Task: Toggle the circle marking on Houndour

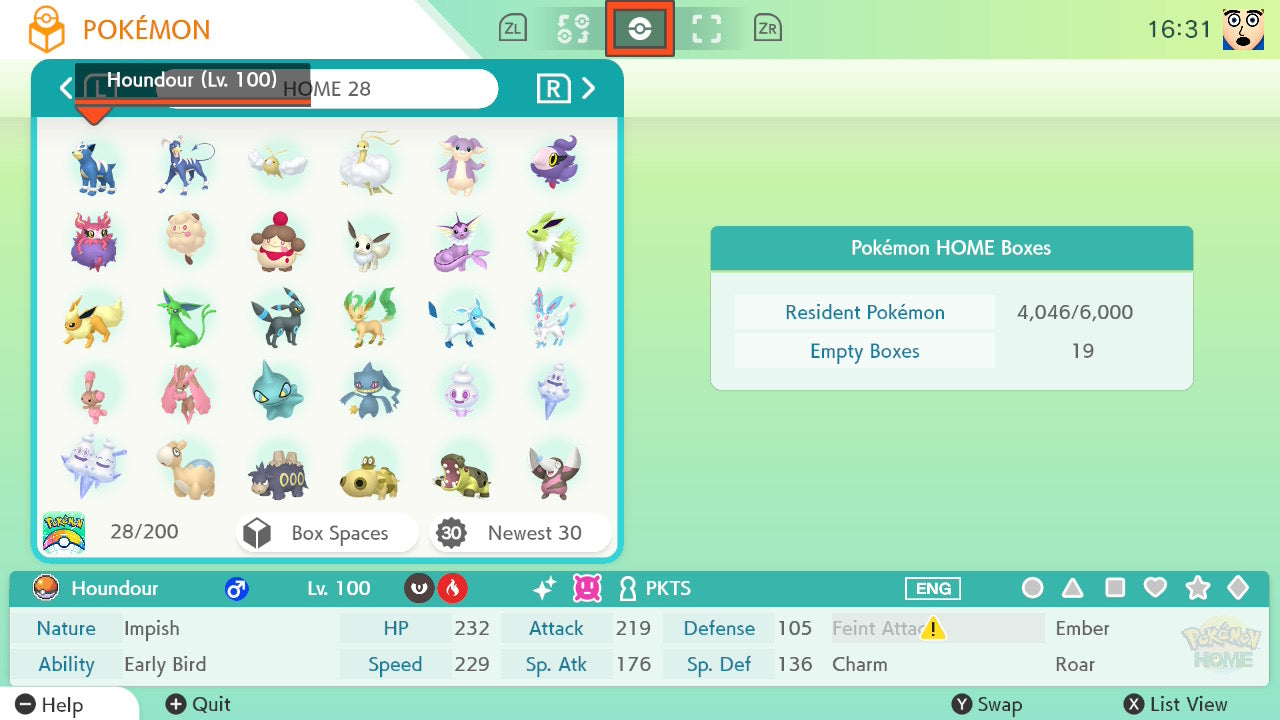Action: [1033, 589]
